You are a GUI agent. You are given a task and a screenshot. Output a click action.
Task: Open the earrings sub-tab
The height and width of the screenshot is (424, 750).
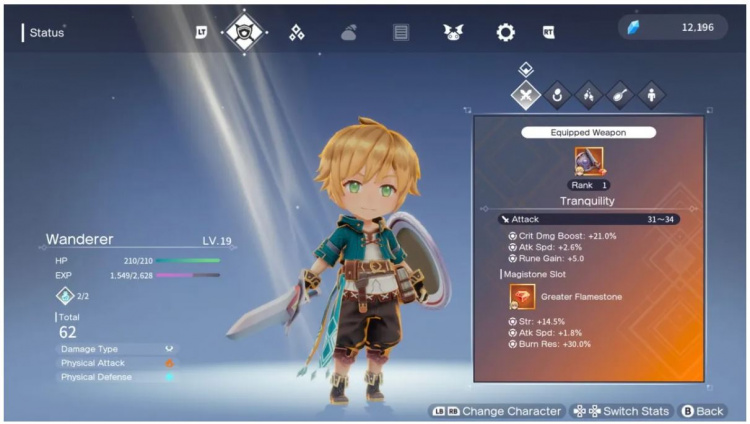[589, 96]
